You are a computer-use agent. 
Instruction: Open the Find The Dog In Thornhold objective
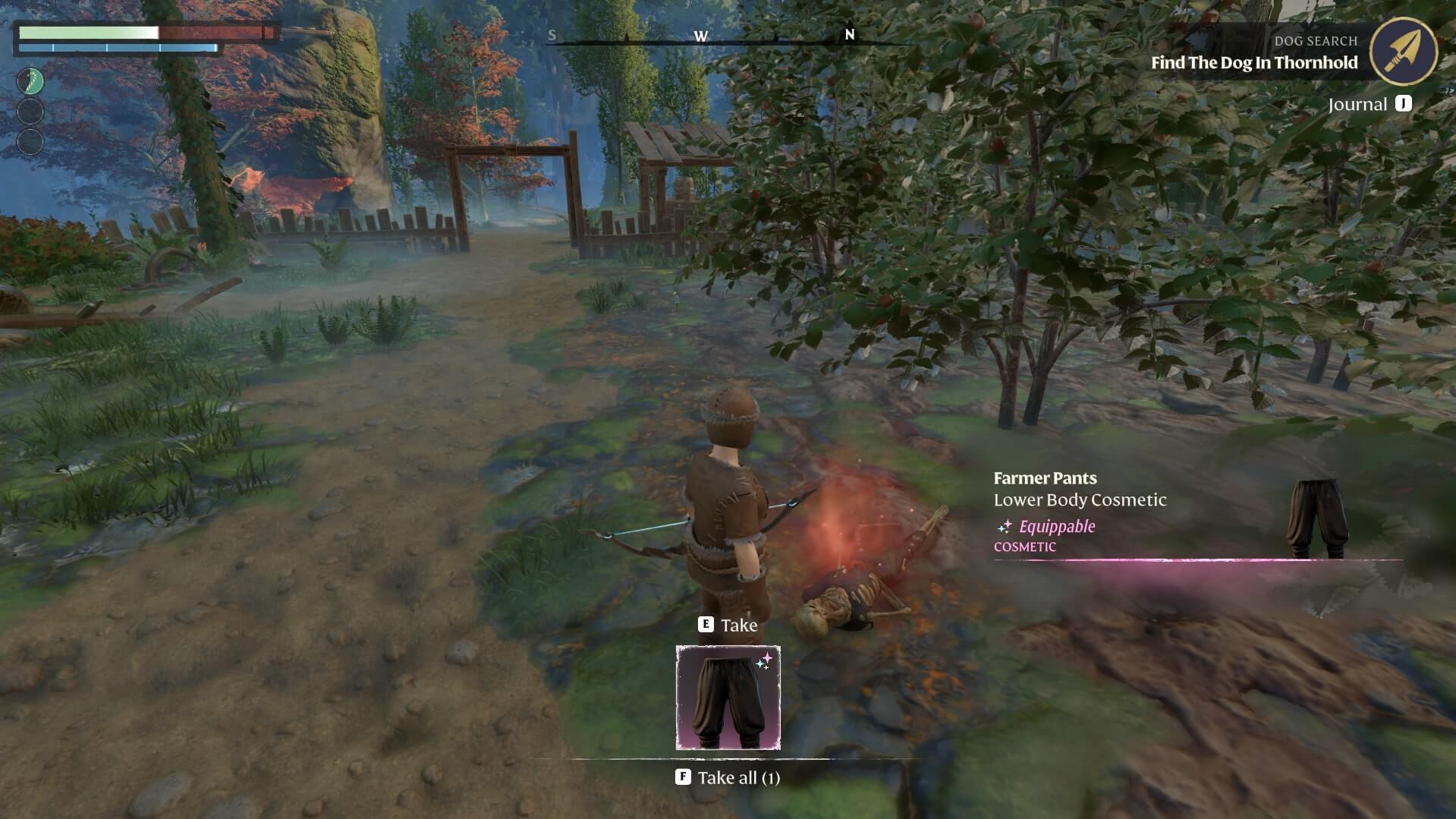(1253, 63)
